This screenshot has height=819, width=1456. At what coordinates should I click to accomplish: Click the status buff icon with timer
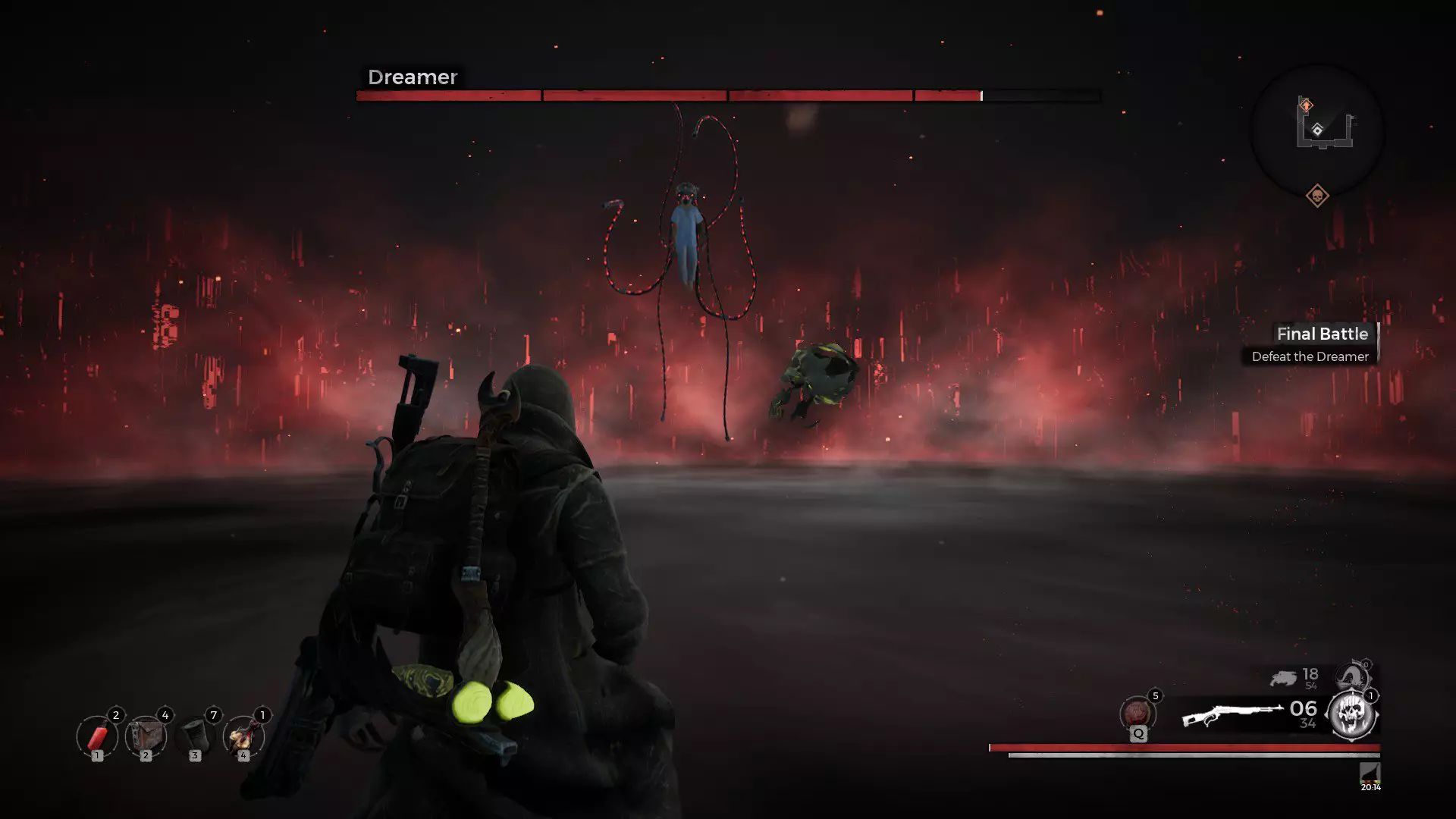pyautogui.click(x=1370, y=773)
